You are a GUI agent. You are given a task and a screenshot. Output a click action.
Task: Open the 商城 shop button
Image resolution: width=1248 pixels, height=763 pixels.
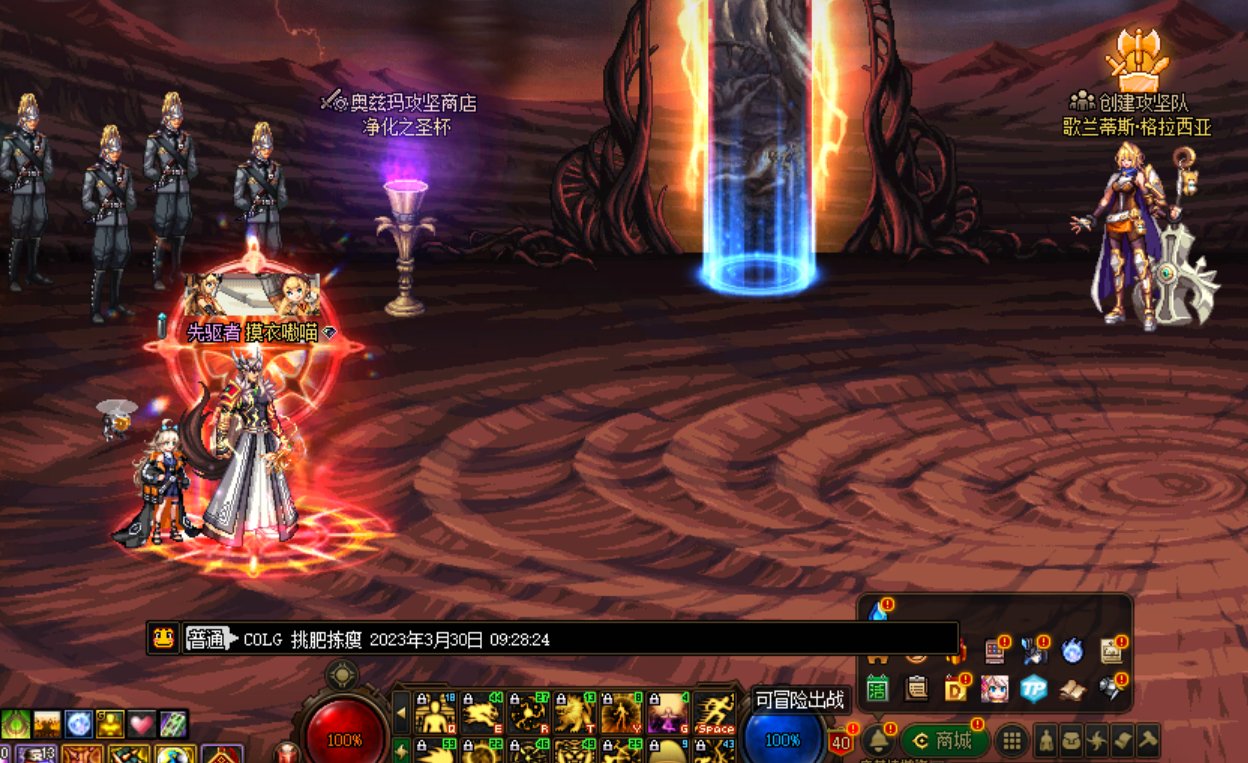click(x=944, y=741)
